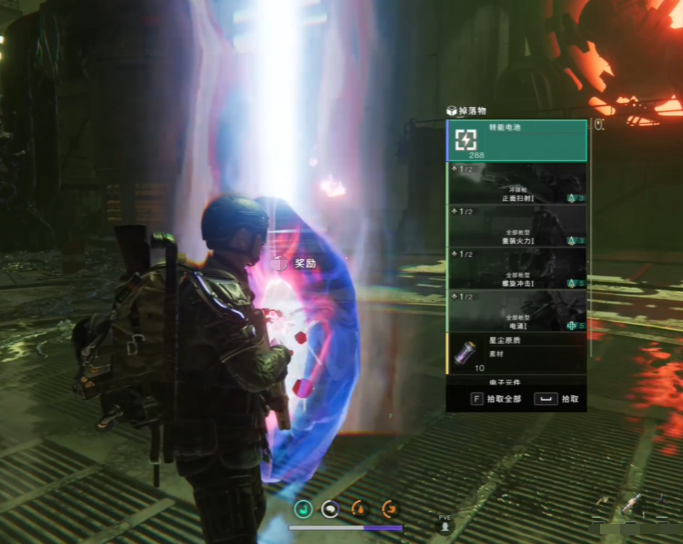The image size is (683, 544).
Task: Click the white brain status icon
Action: pos(329,508)
